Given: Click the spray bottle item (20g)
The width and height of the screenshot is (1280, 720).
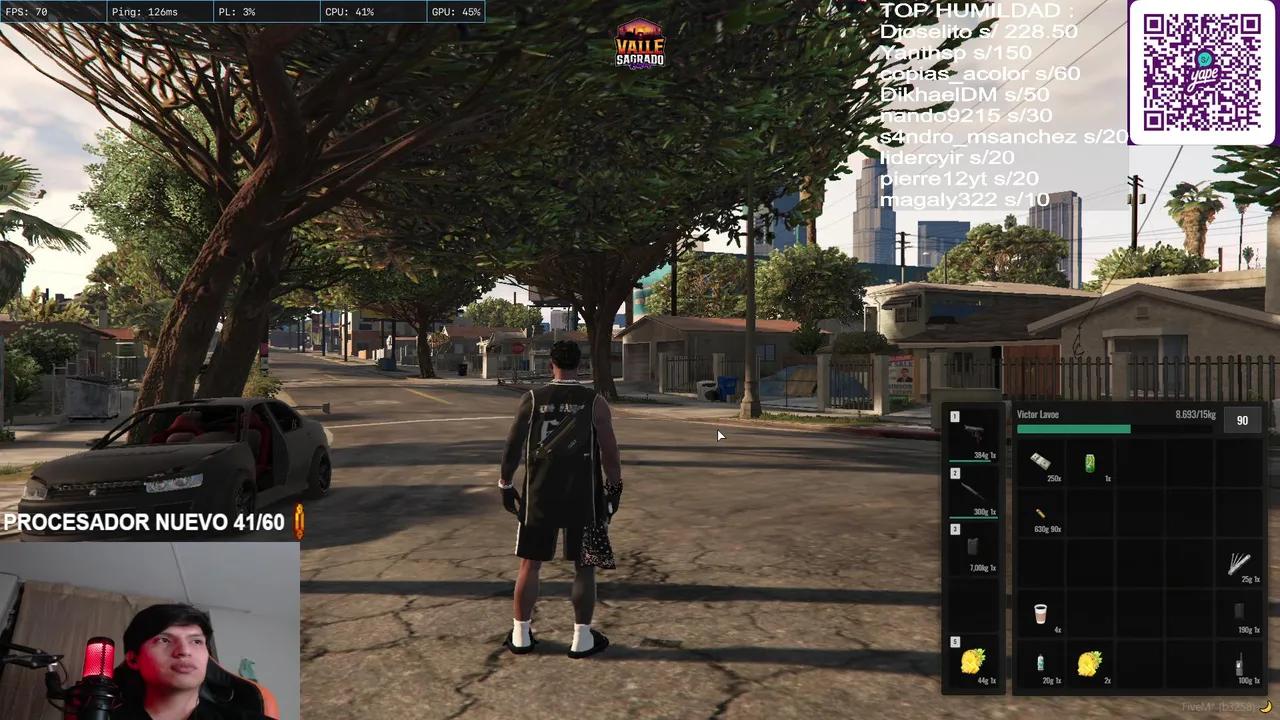Looking at the screenshot, I should point(1038,662).
